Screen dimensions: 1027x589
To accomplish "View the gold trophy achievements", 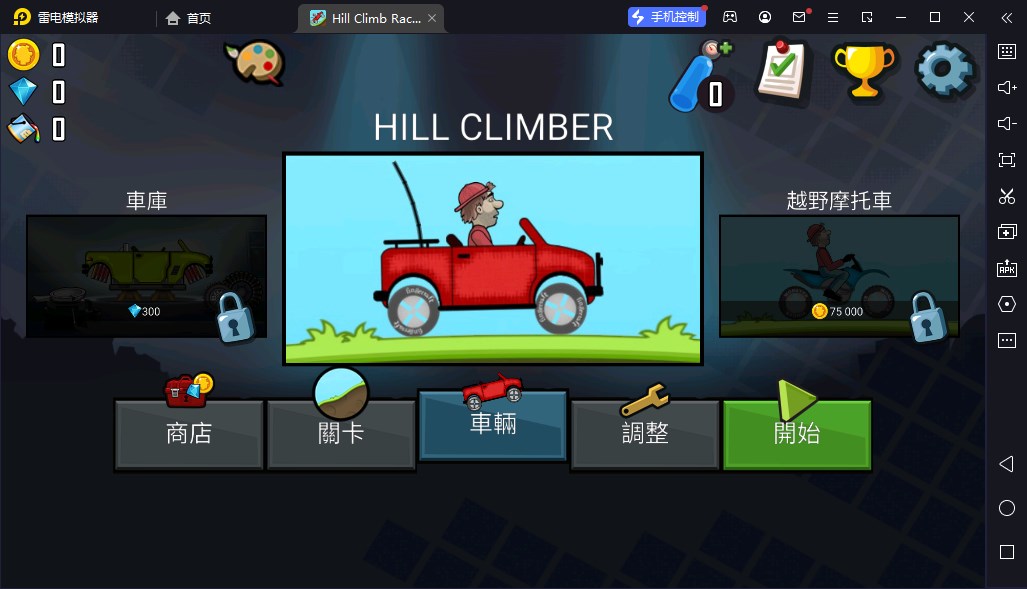I will click(x=863, y=69).
